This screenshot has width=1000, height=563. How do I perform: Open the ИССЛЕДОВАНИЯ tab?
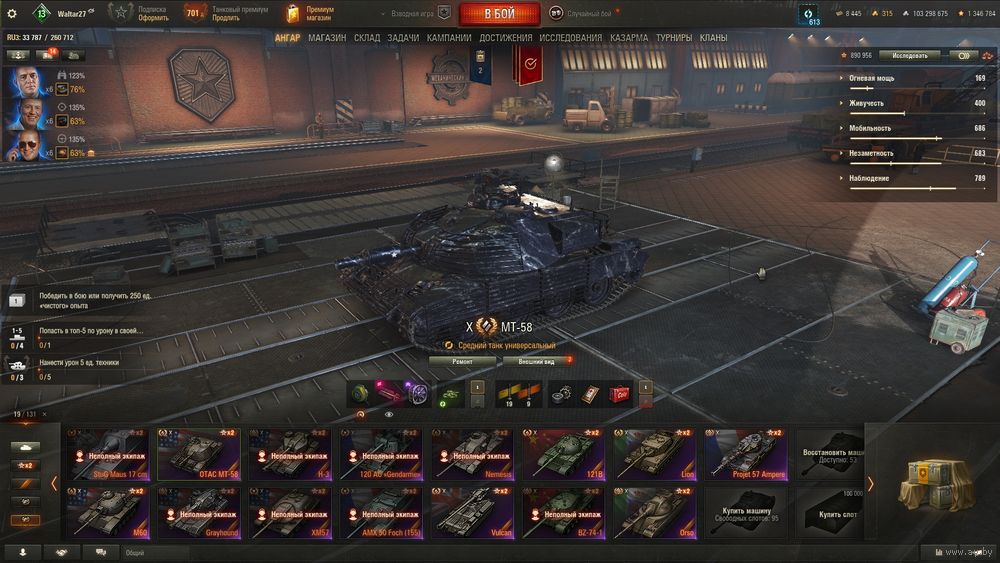coord(571,38)
